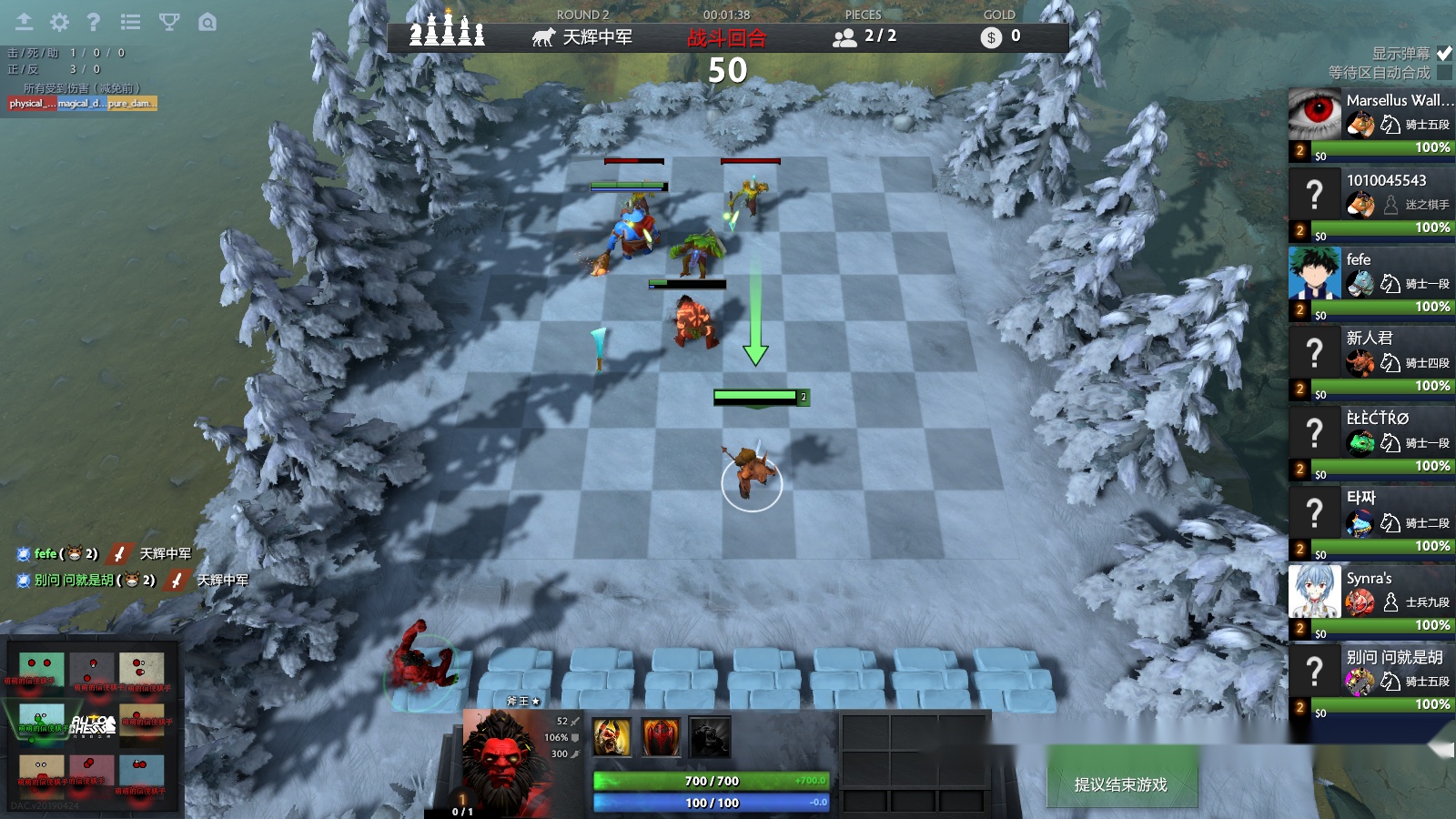Image resolution: width=1456 pixels, height=819 pixels.
Task: Select the Axe piece on the bench
Action: (422, 658)
